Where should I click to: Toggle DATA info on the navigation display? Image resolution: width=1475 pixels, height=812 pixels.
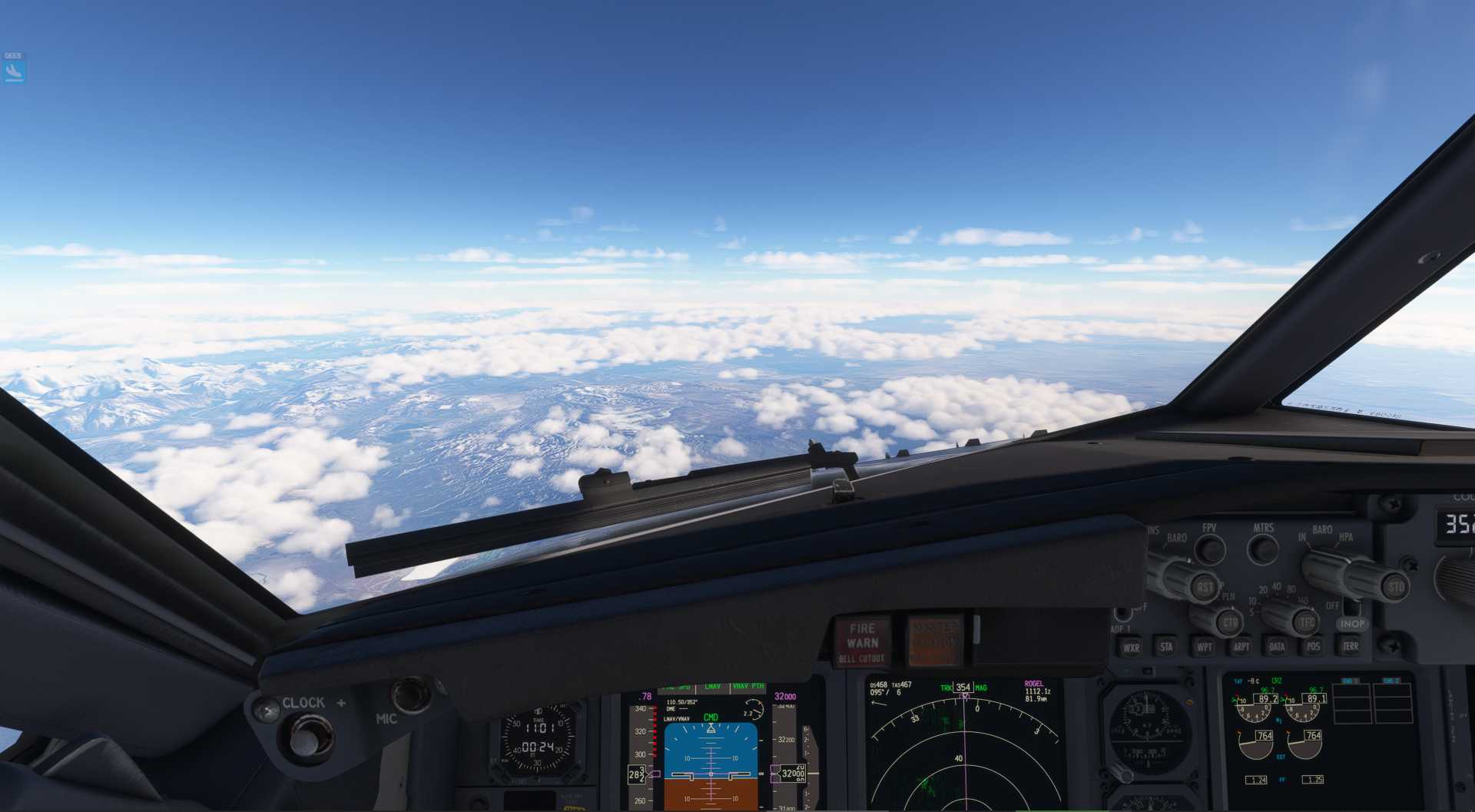point(1277,646)
